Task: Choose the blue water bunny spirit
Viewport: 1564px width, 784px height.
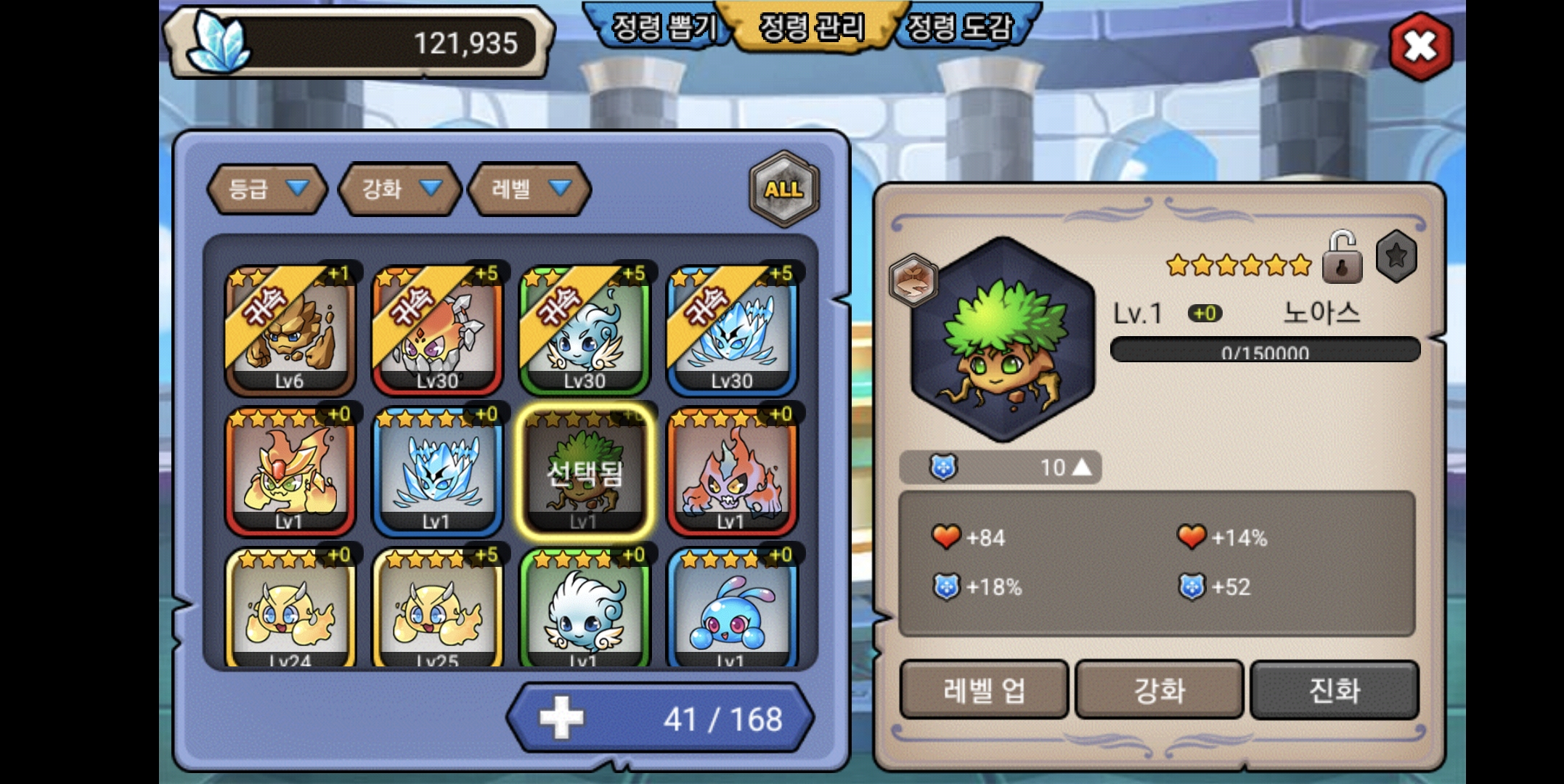Action: pyautogui.click(x=732, y=610)
